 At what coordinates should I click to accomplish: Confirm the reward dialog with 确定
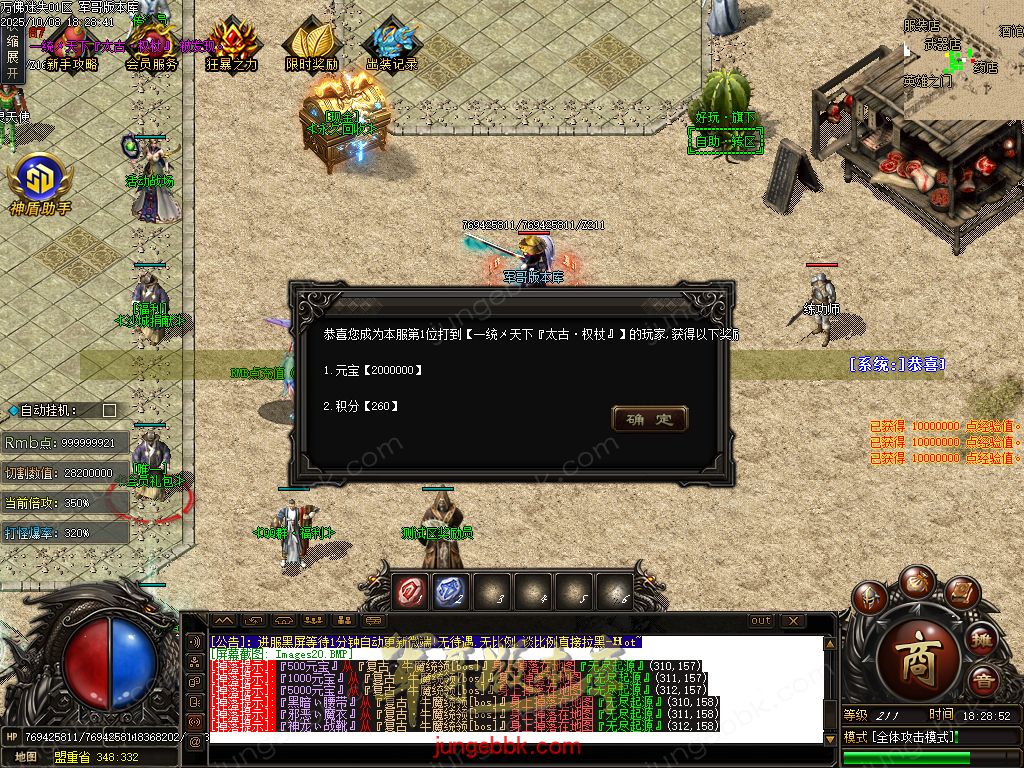point(649,419)
